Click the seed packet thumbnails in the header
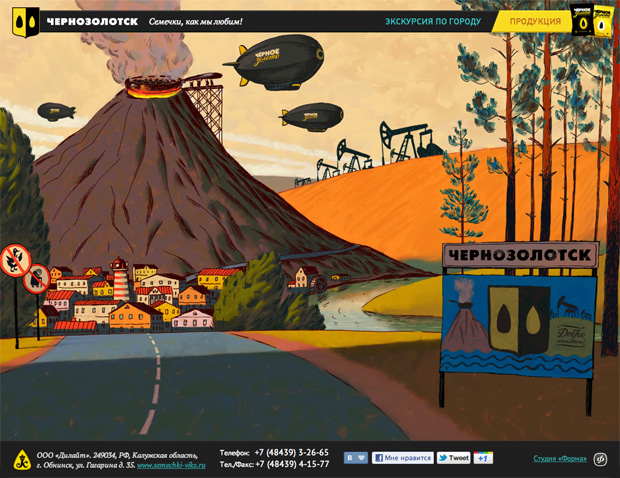The height and width of the screenshot is (478, 620). 592,20
